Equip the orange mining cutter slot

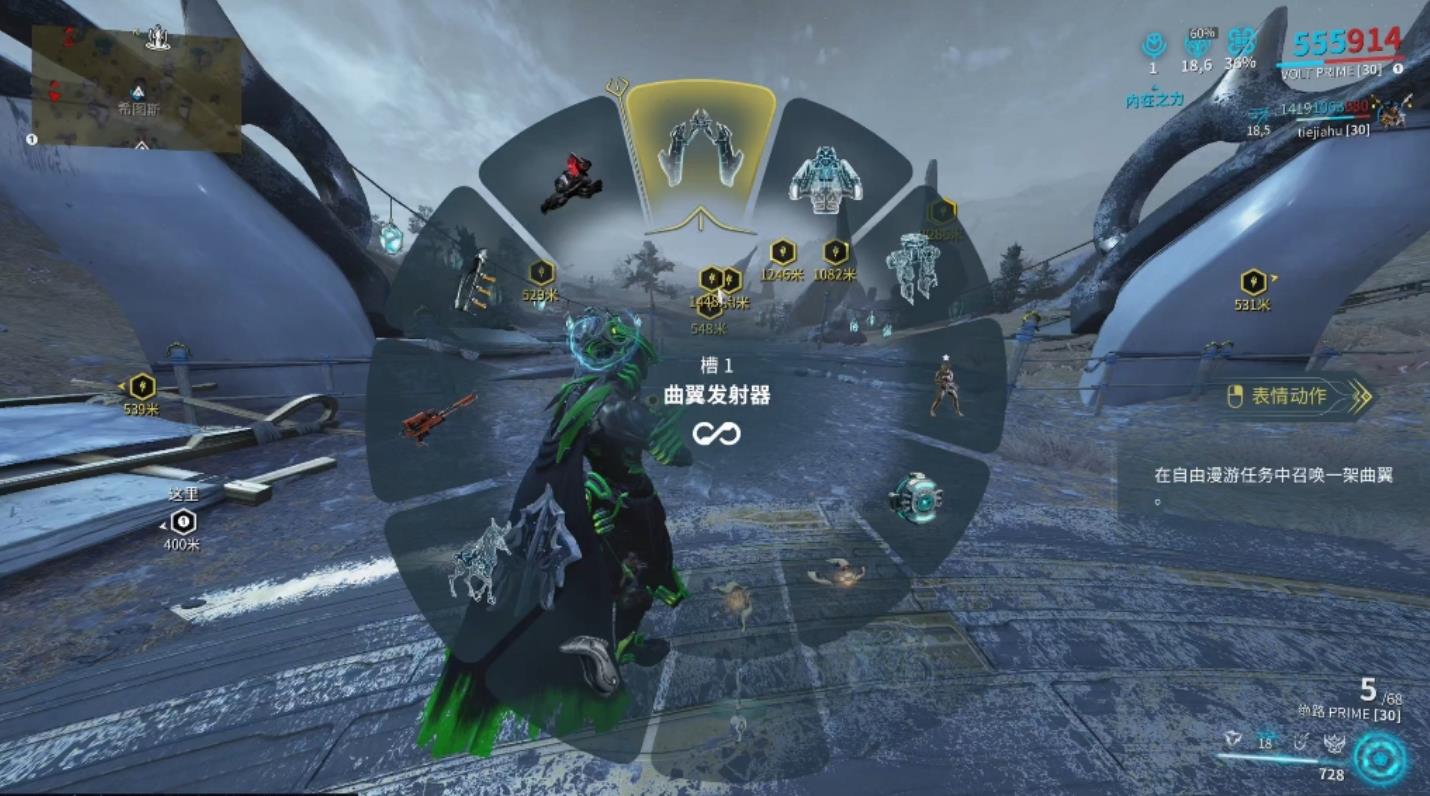438,418
